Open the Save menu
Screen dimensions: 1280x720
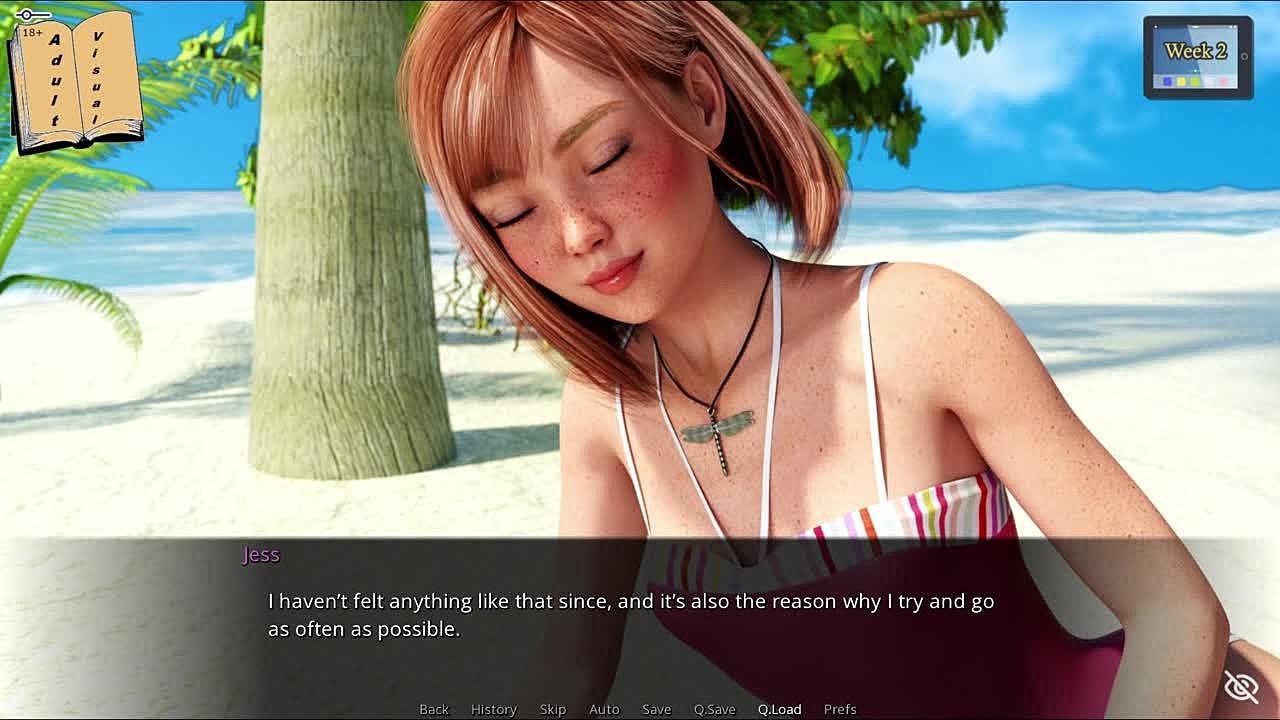coord(656,709)
